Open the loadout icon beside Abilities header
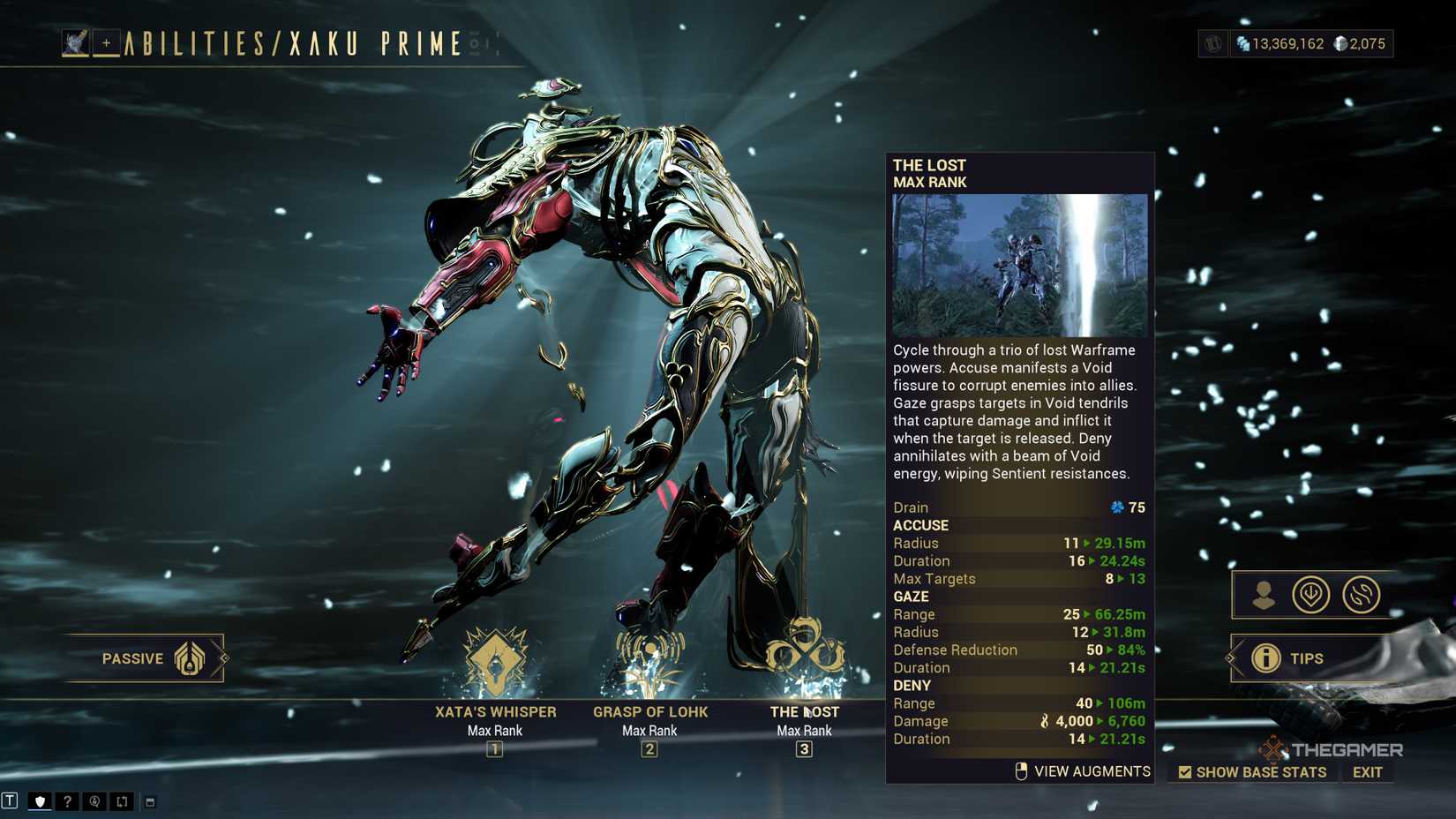 [x=75, y=41]
